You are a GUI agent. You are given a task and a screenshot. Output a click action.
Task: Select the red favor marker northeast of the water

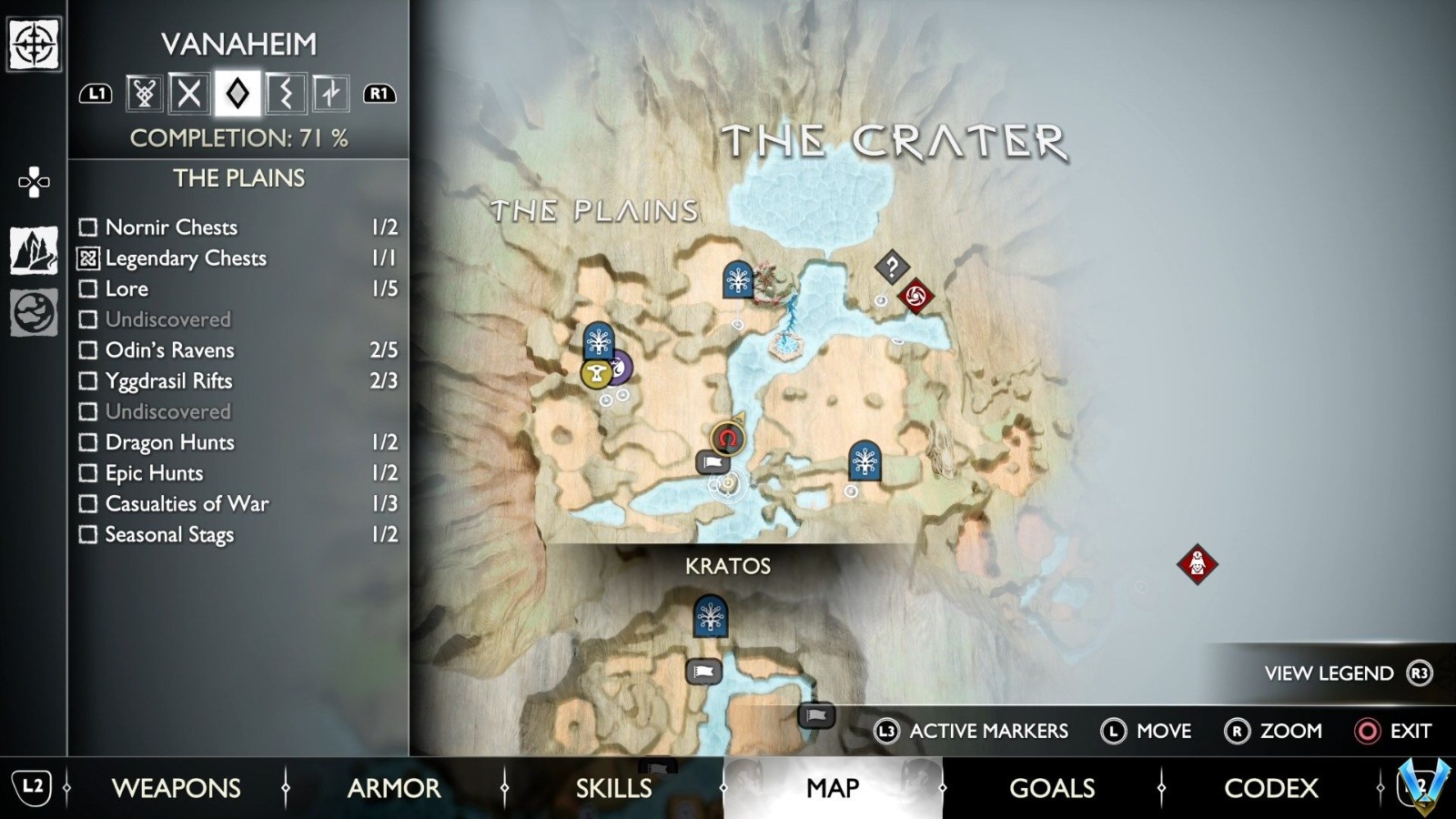[x=916, y=296]
